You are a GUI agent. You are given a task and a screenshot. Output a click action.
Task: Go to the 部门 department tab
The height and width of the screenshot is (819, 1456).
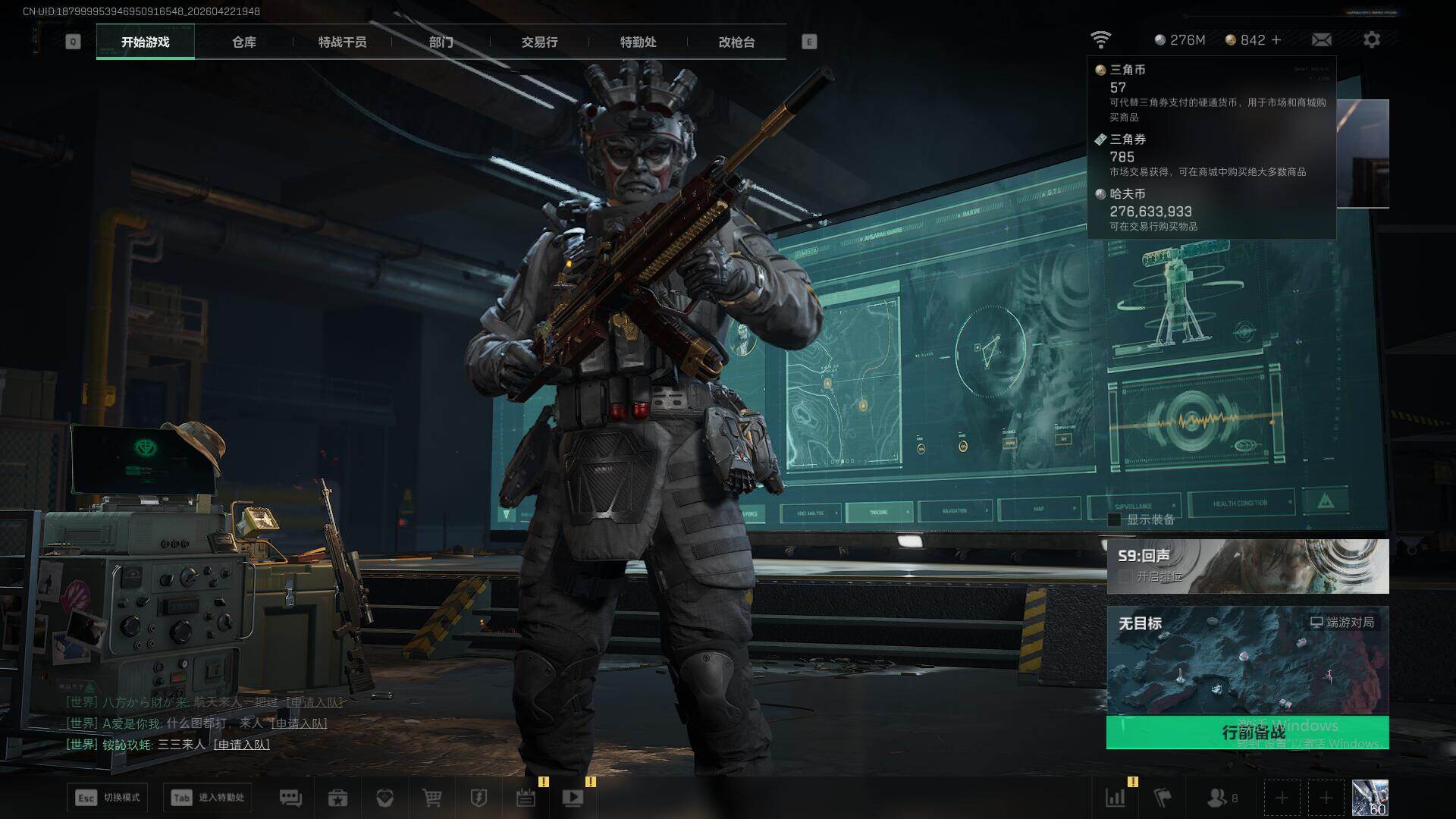pos(441,42)
